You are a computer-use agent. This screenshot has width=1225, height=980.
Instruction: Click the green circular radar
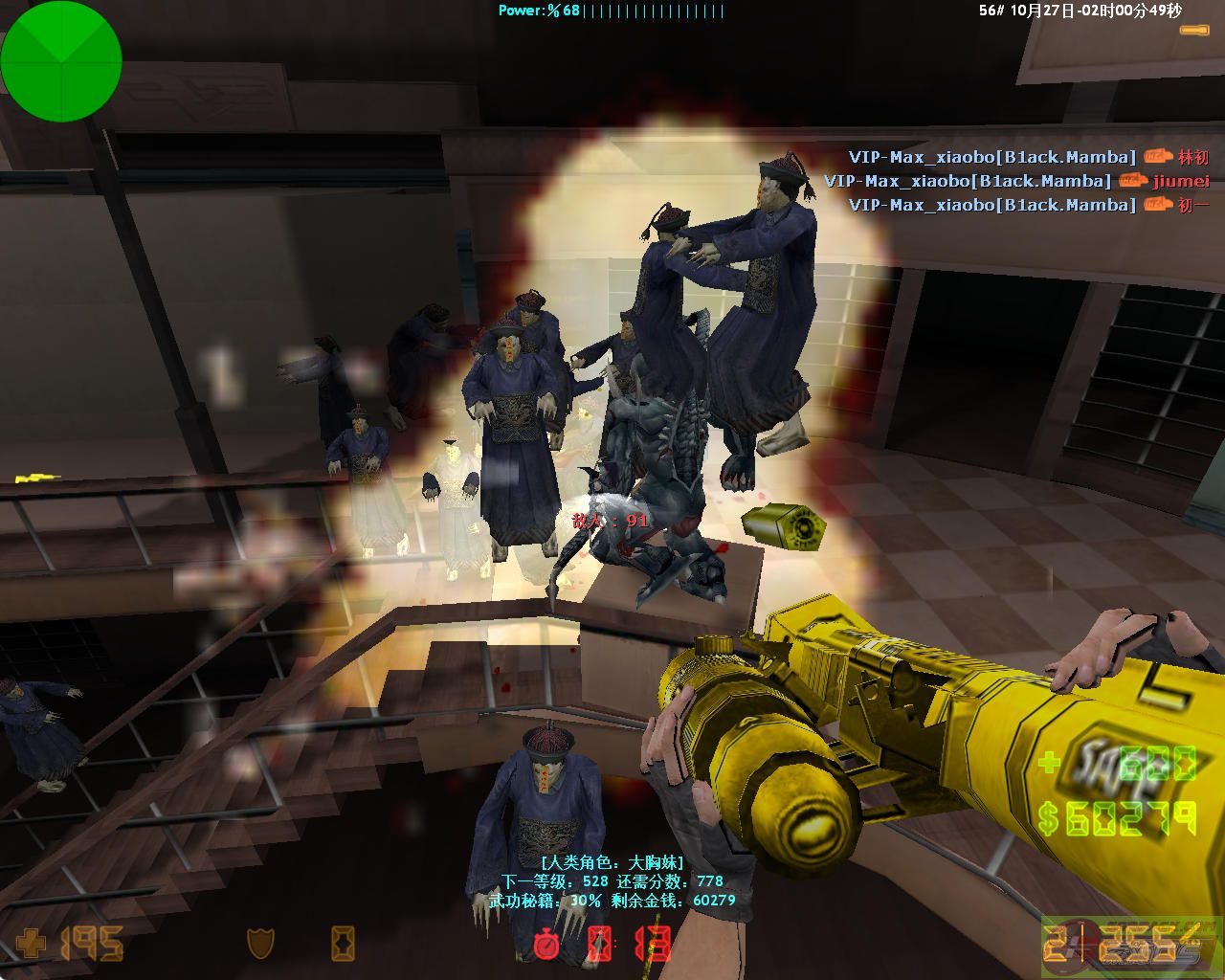click(x=61, y=61)
